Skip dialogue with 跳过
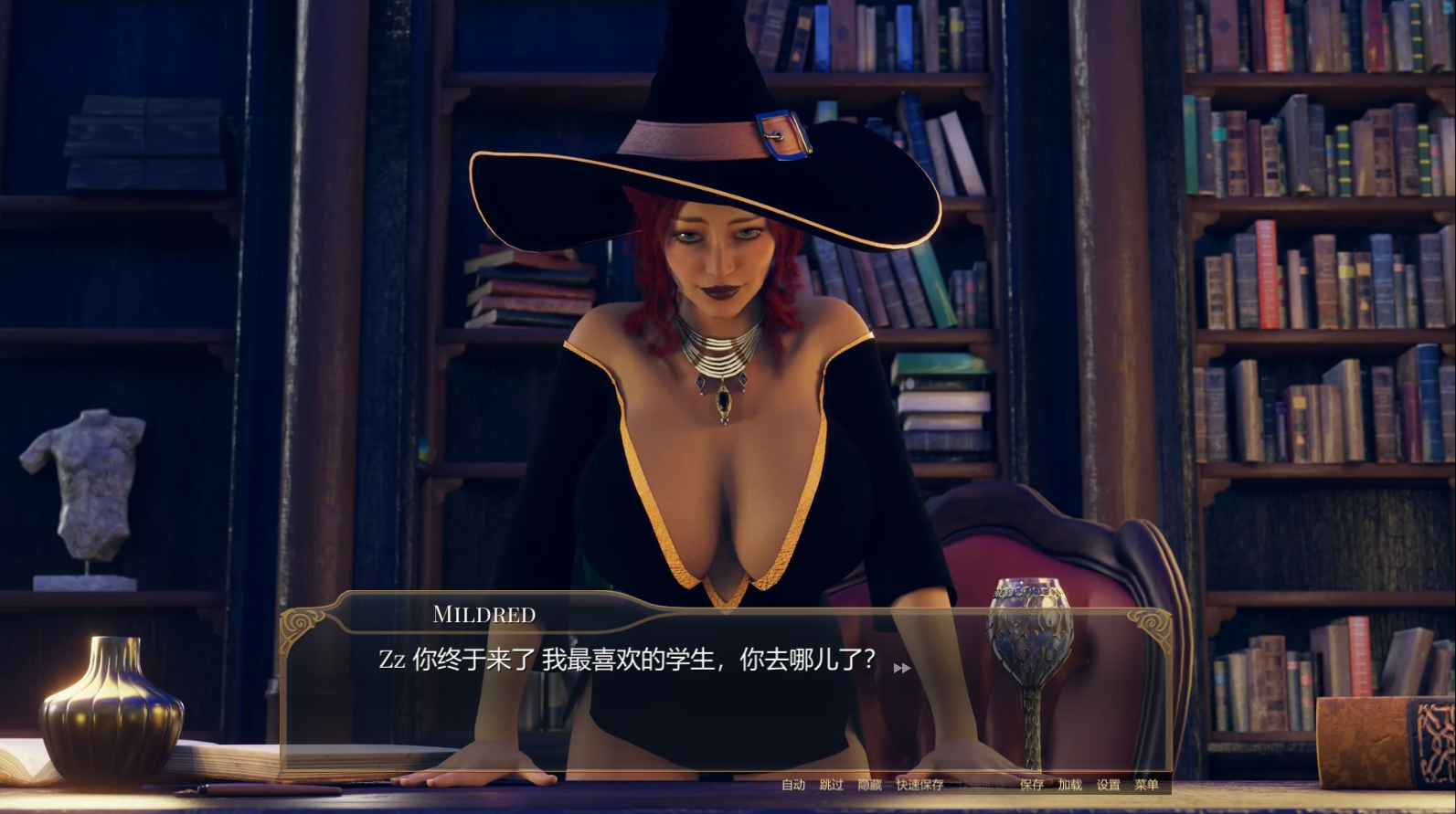This screenshot has width=1456, height=814. [831, 785]
